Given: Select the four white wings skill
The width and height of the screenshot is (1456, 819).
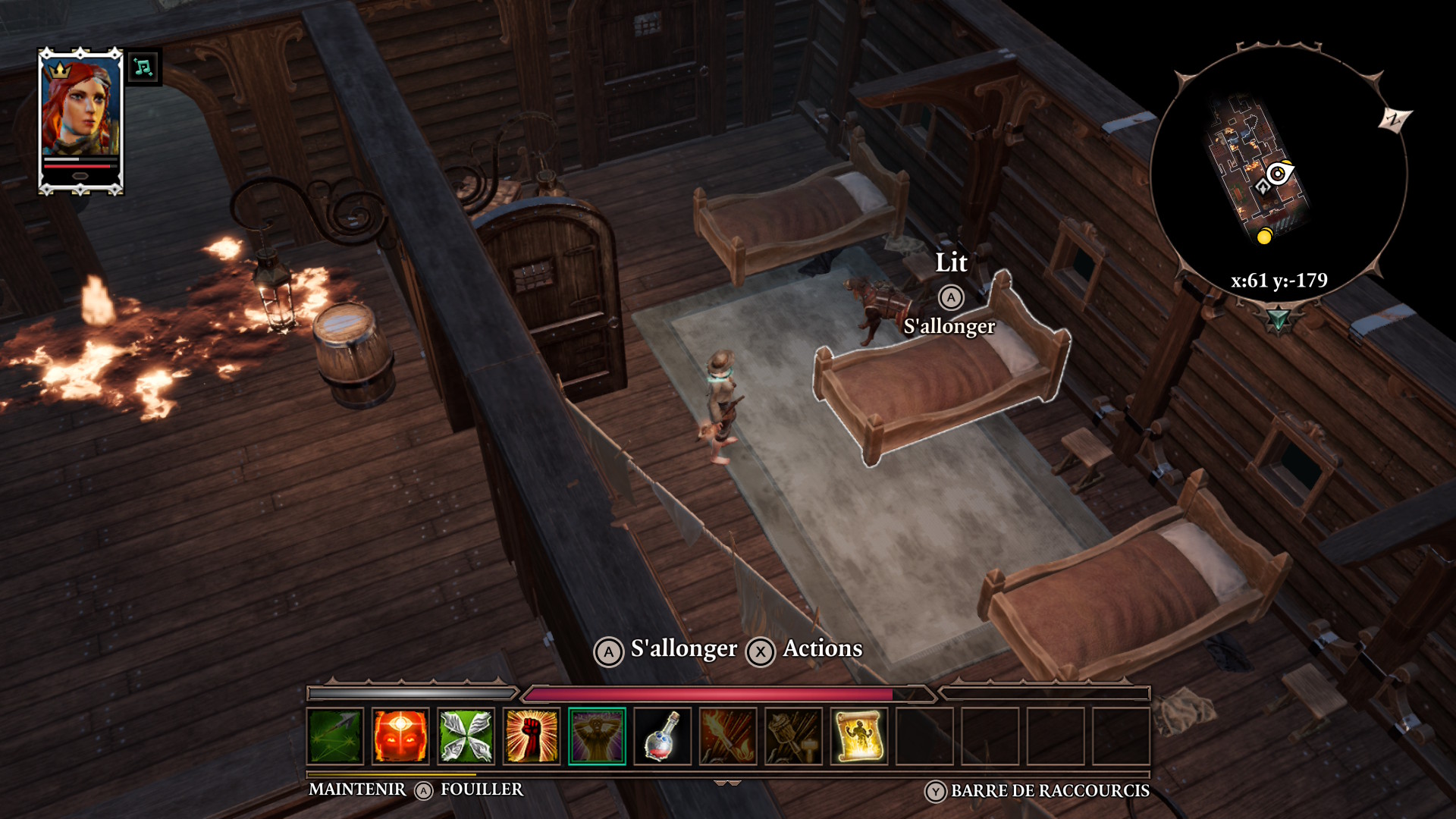Looking at the screenshot, I should coord(466,736).
